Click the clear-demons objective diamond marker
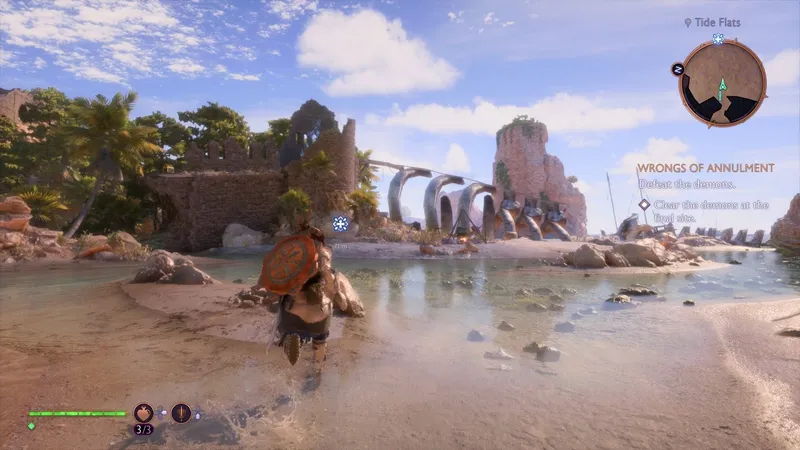This screenshot has width=800, height=450. (645, 204)
